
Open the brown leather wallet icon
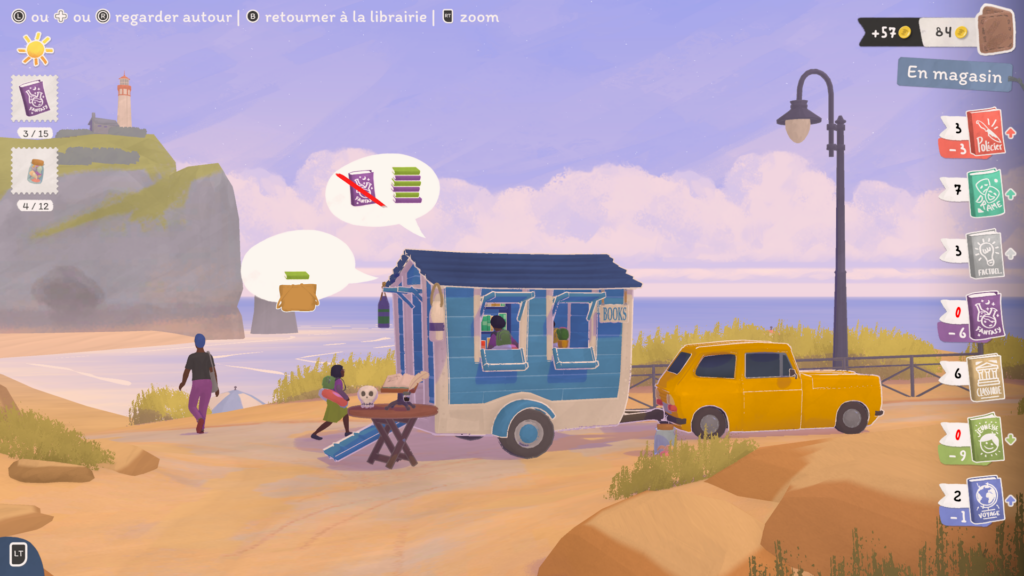click(x=995, y=31)
